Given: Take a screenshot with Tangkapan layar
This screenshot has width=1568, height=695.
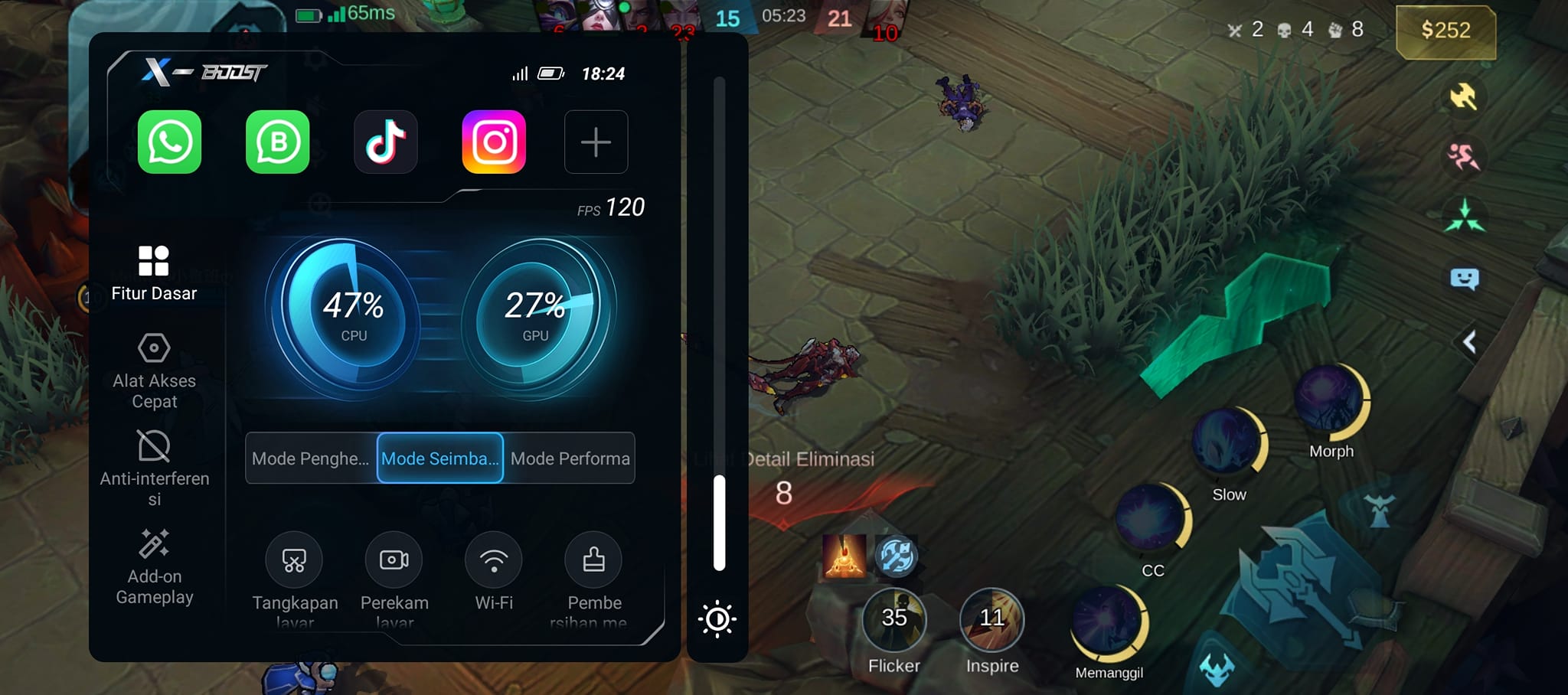Looking at the screenshot, I should pyautogui.click(x=294, y=560).
